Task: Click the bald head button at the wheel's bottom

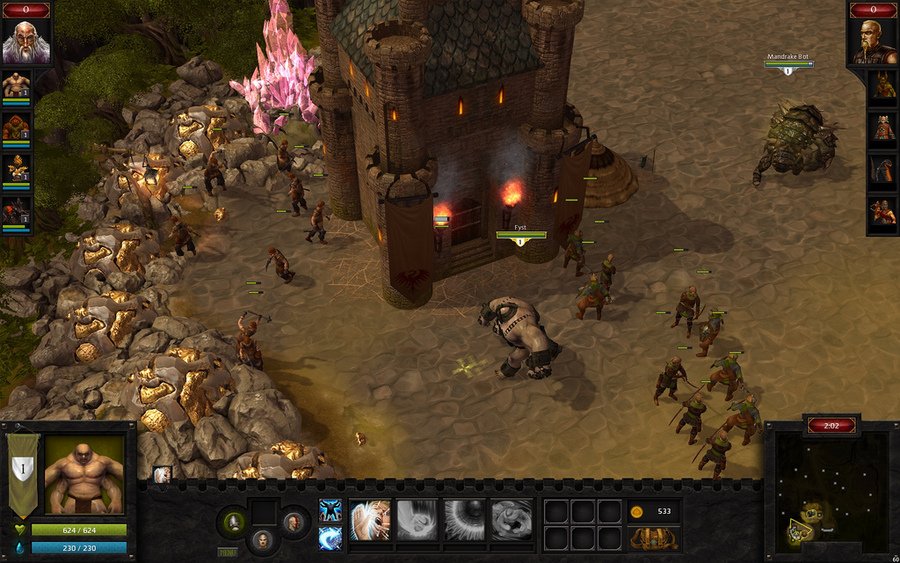Action: point(262,541)
